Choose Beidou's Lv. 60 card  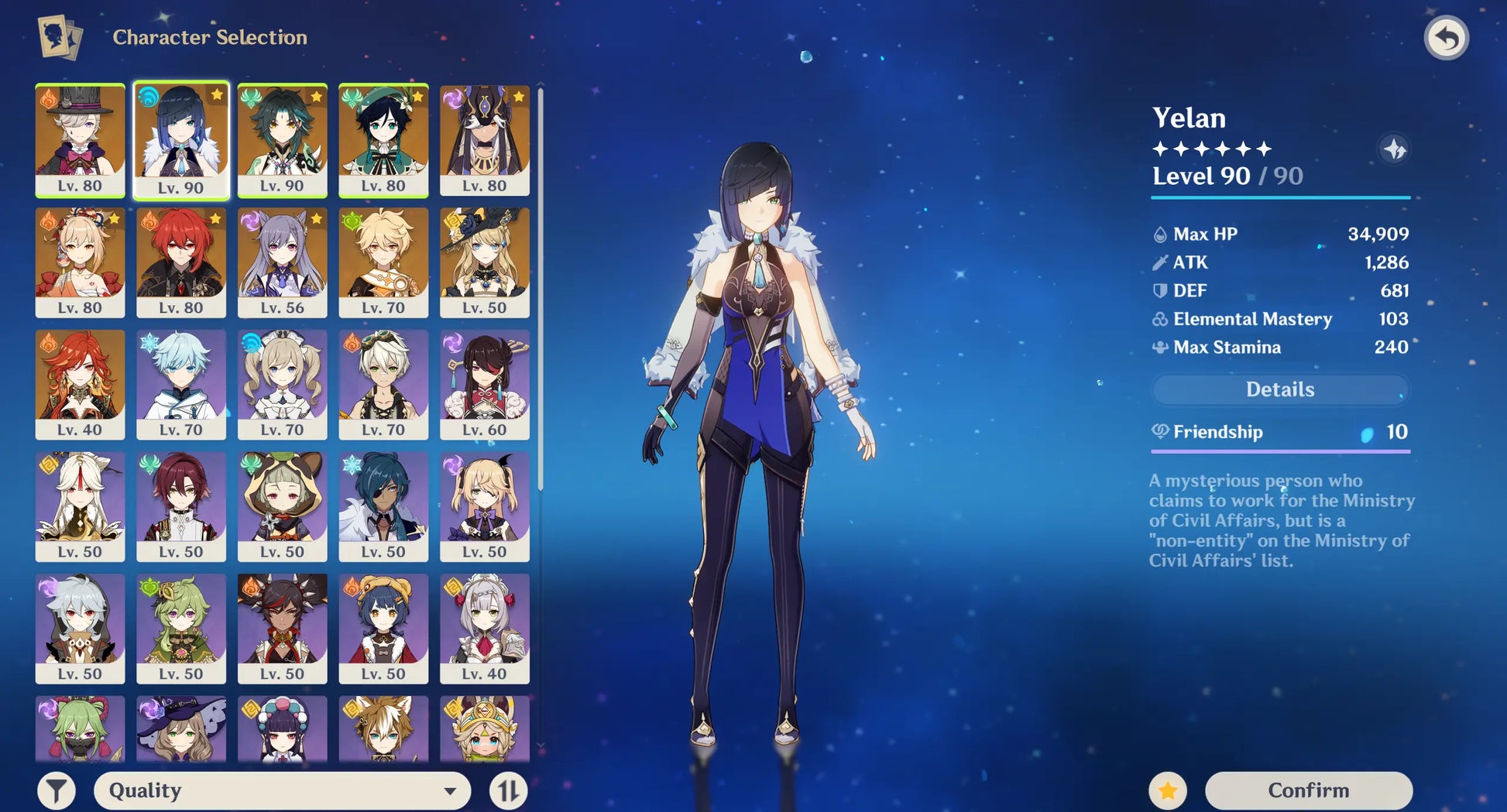pos(485,384)
